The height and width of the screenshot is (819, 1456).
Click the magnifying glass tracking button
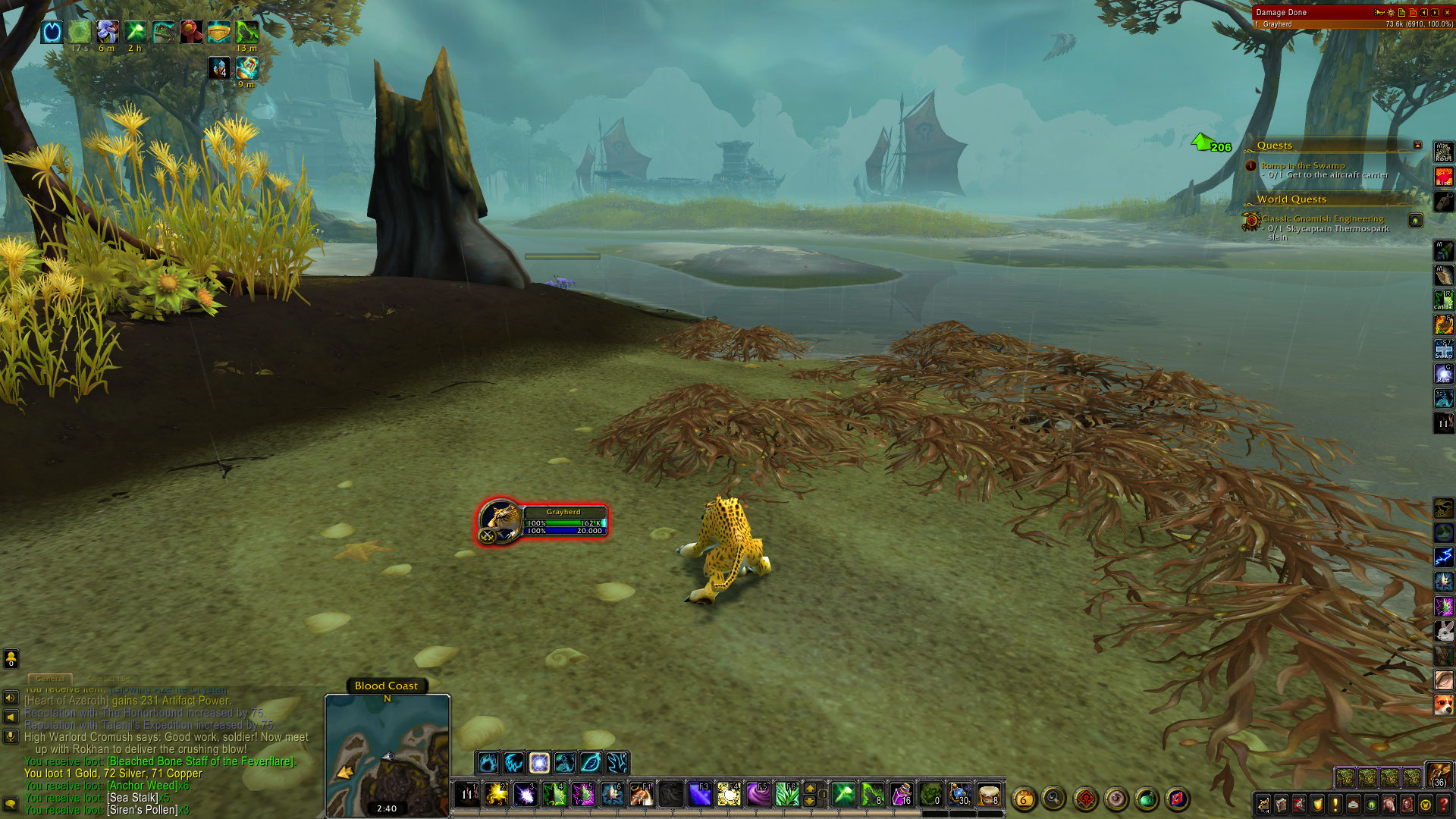click(x=1053, y=798)
